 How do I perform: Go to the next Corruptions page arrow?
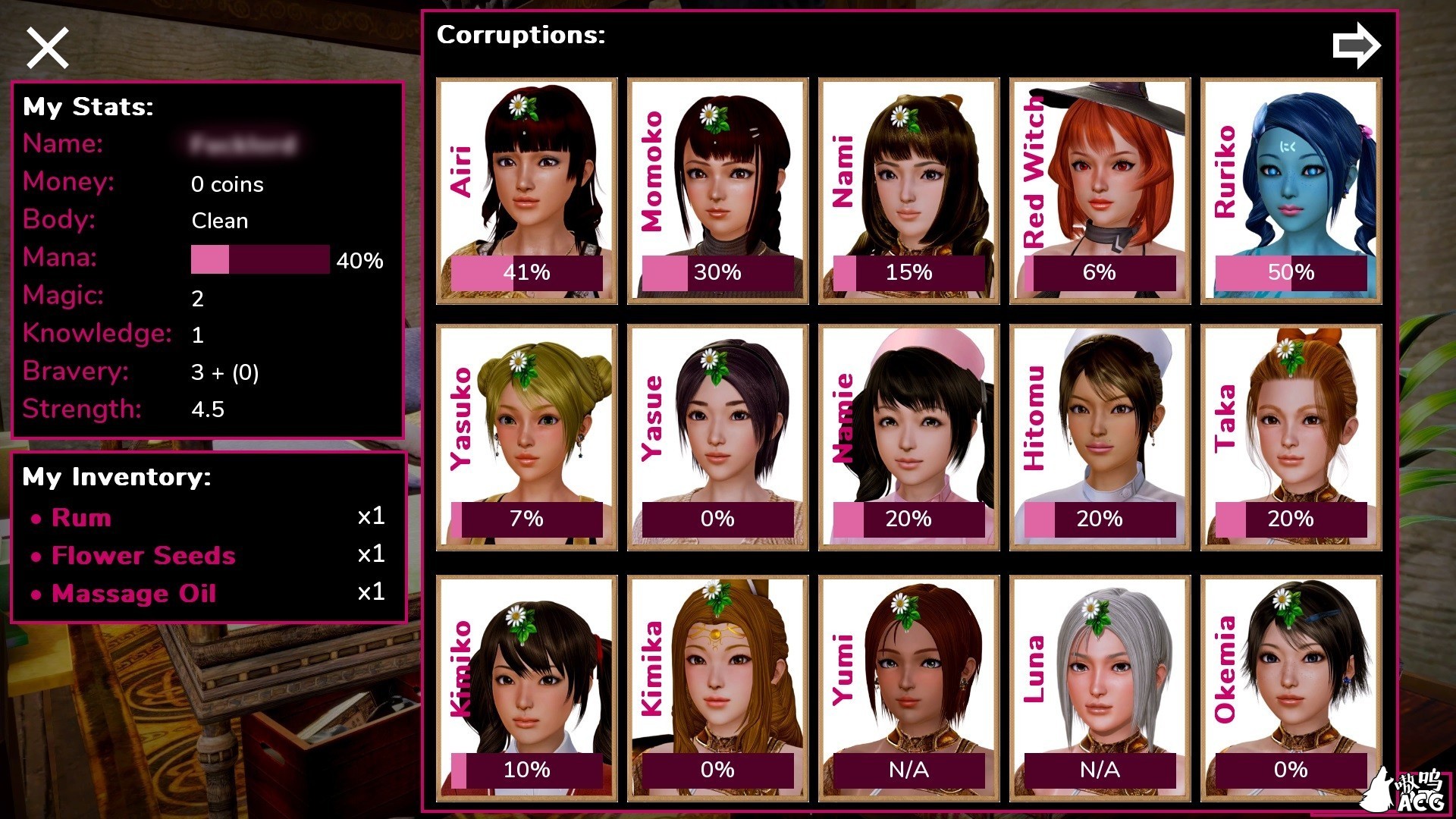tap(1356, 45)
